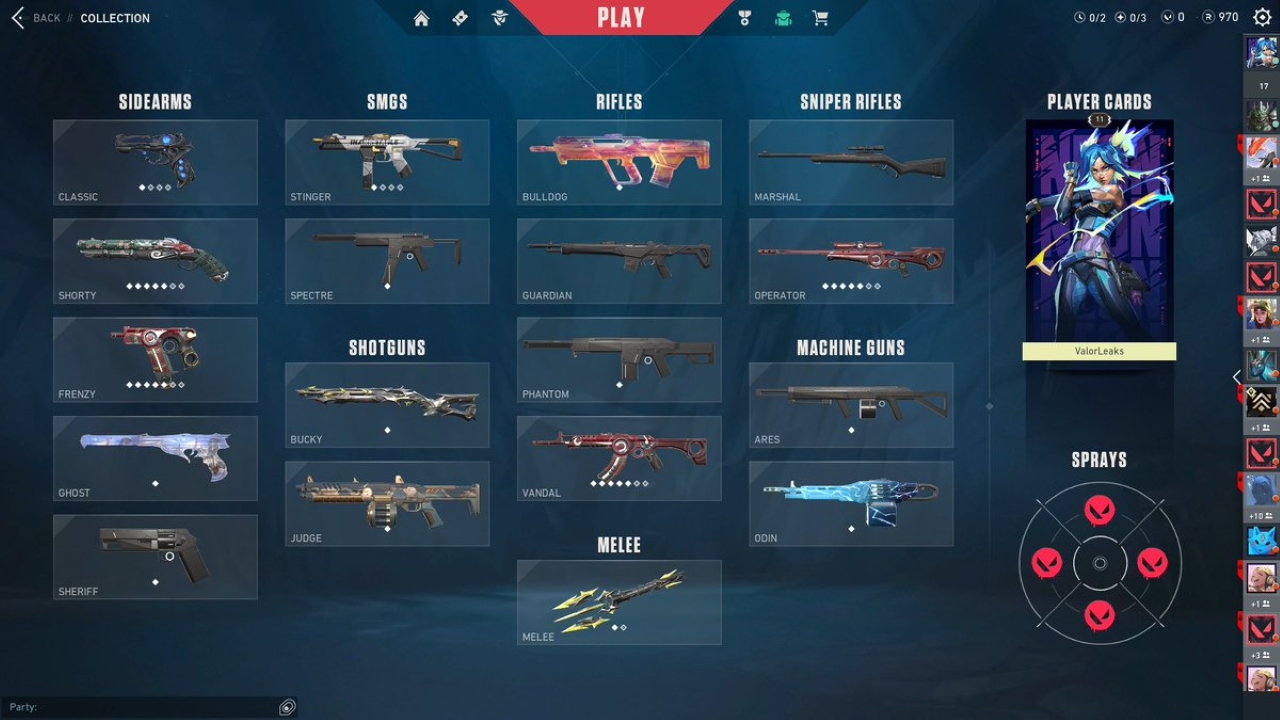Viewport: 1280px width, 720px height.
Task: Open the ValorLeaks player card
Action: tap(1098, 235)
